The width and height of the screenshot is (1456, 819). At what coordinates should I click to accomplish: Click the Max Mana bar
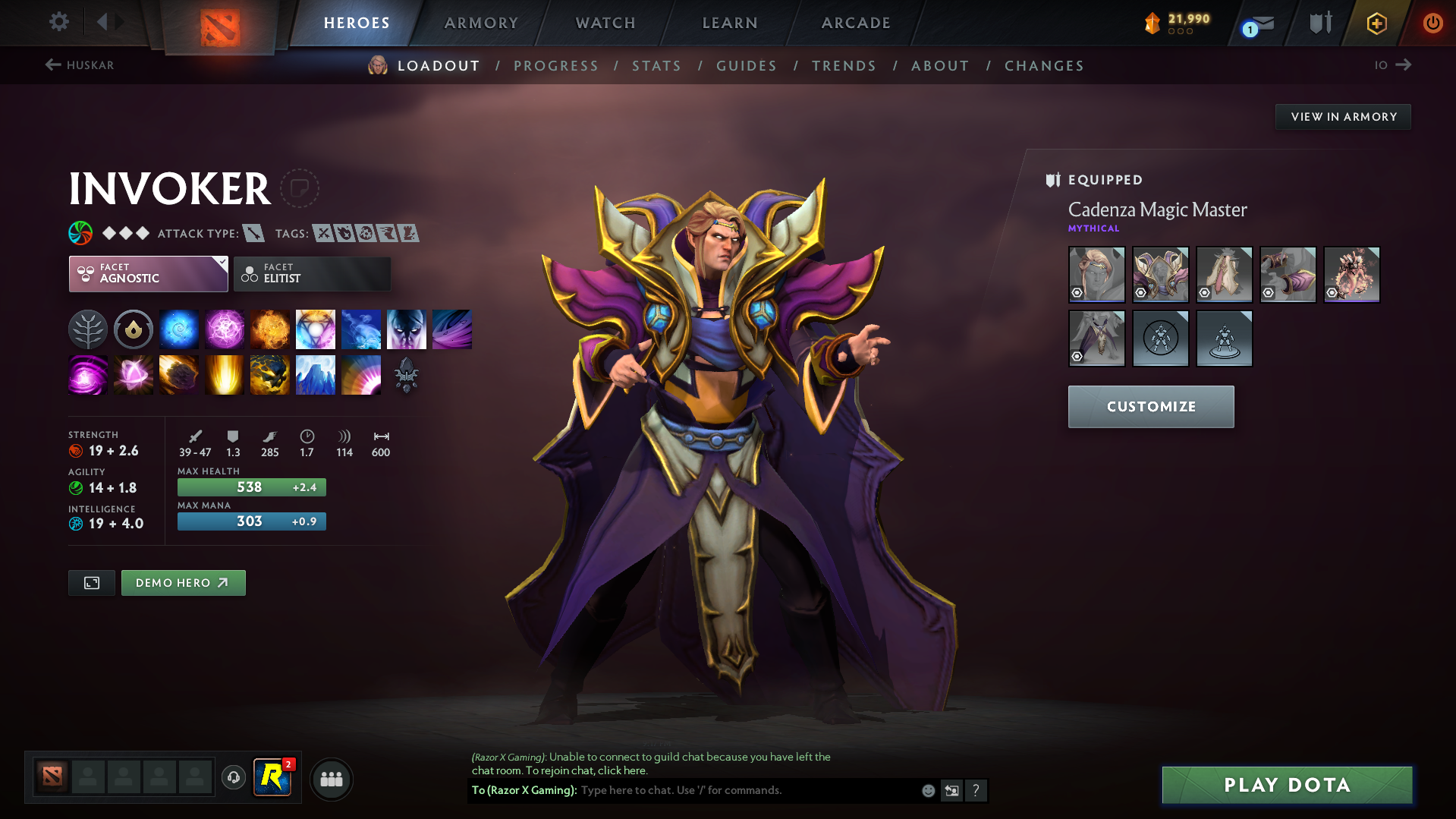[251, 521]
